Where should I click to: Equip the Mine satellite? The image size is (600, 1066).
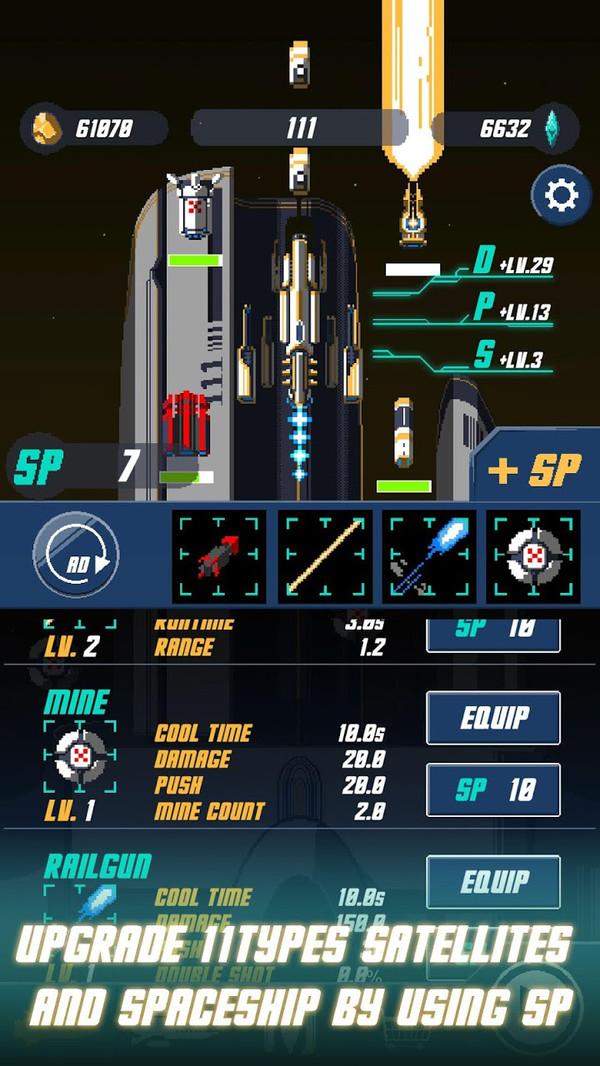[x=493, y=718]
